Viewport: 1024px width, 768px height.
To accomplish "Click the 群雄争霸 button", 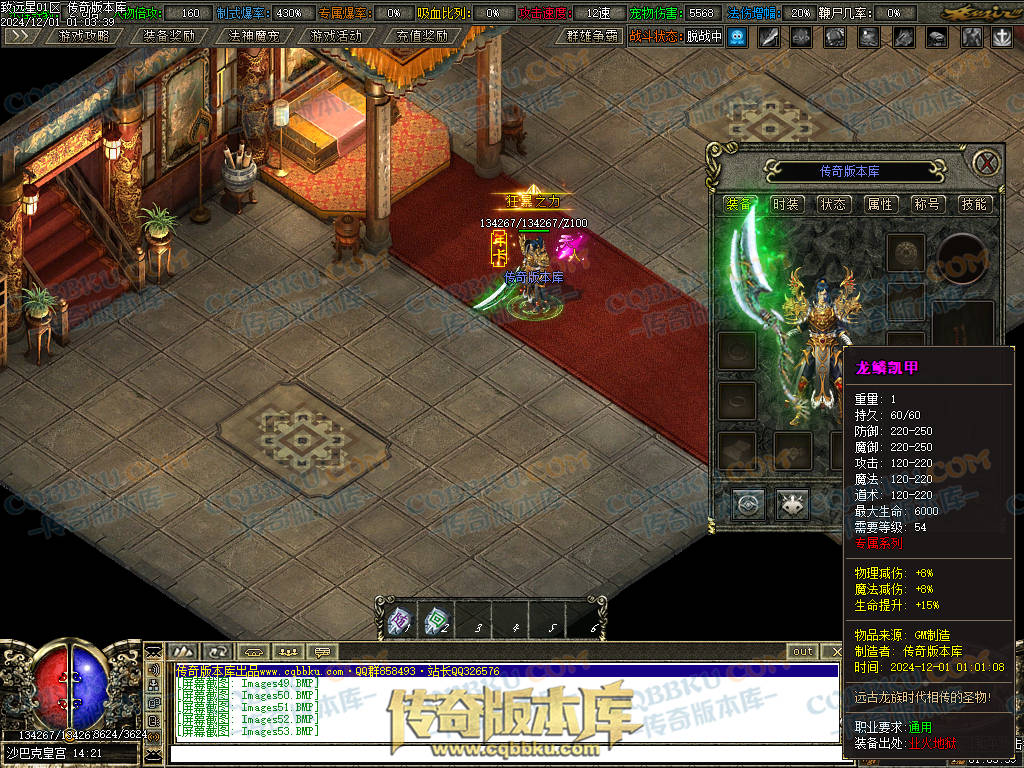I will point(591,36).
